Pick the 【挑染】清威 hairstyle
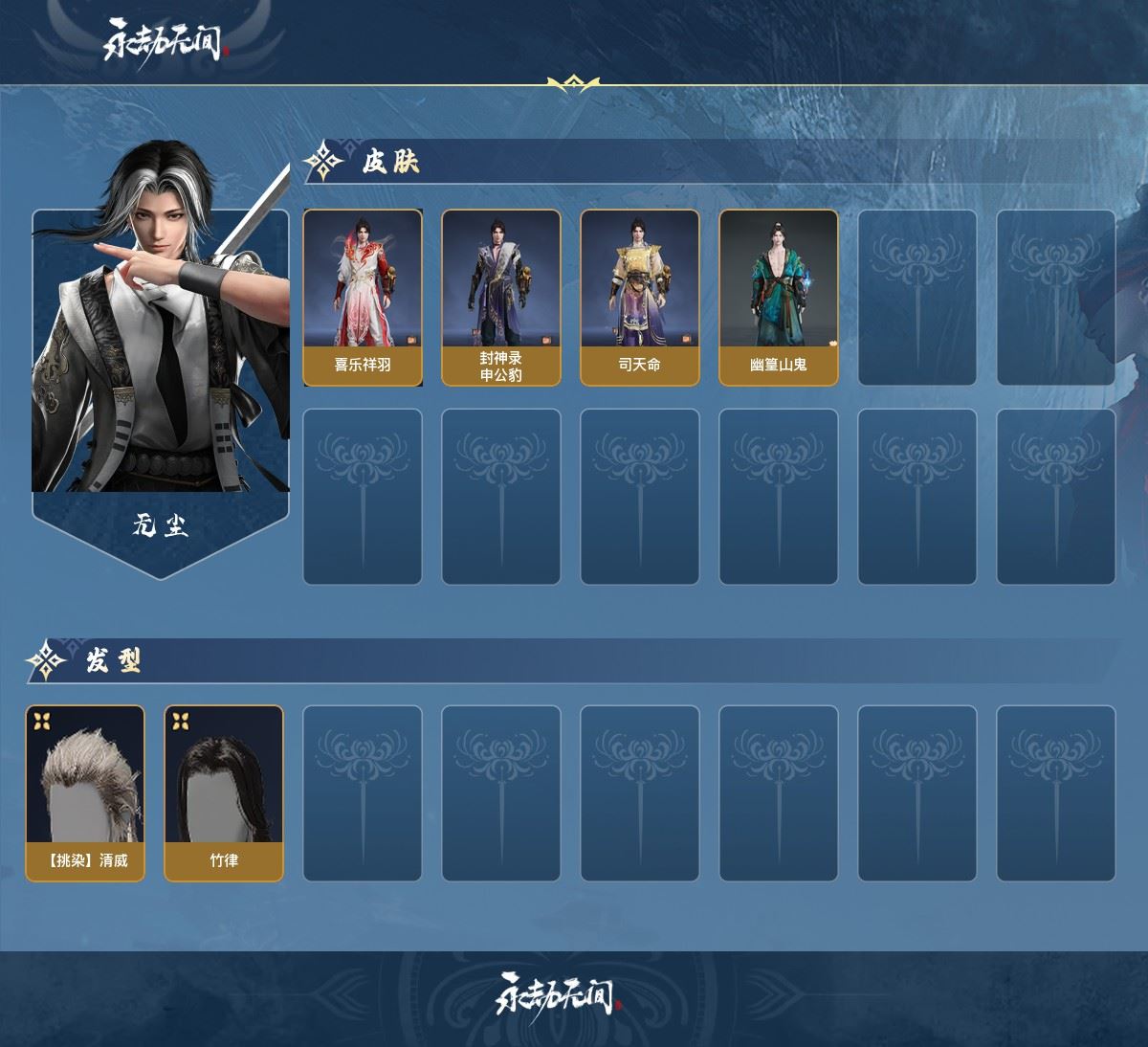Image resolution: width=1148 pixels, height=1047 pixels. (x=85, y=793)
